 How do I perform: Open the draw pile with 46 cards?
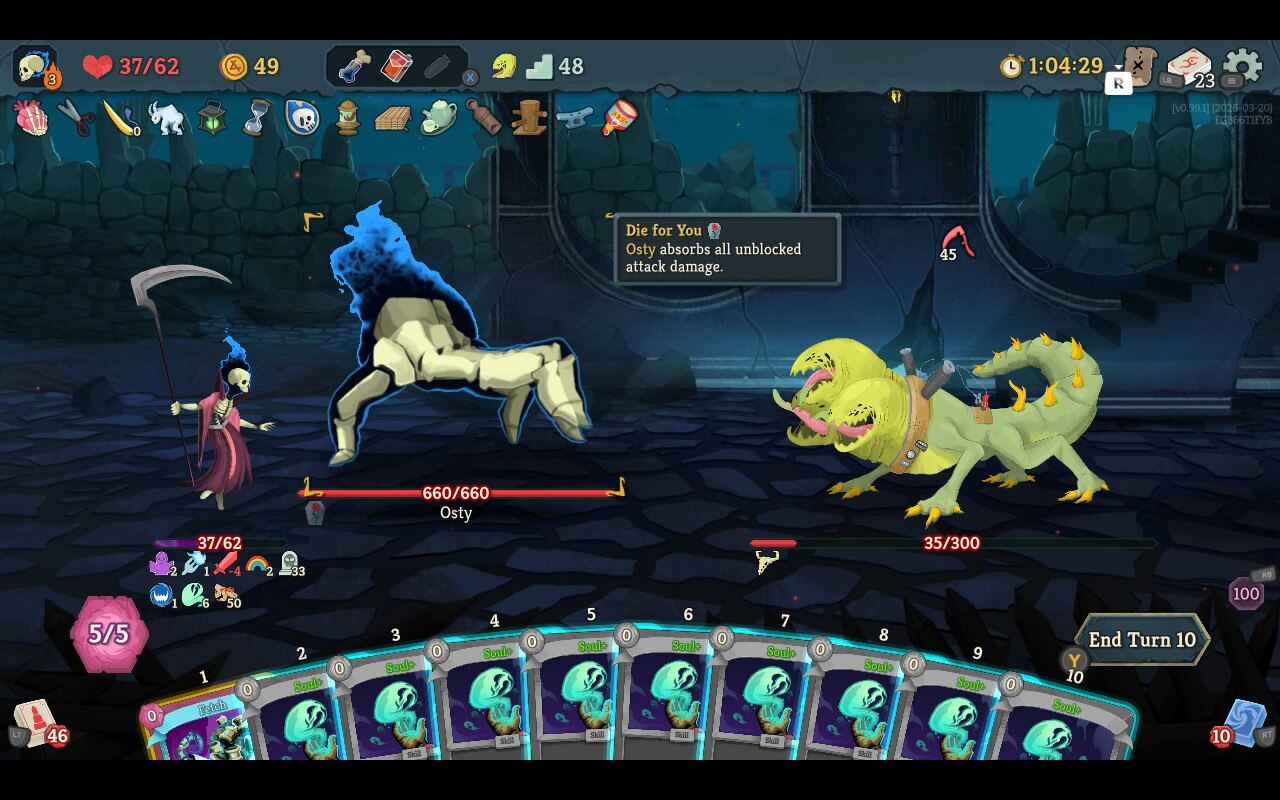pyautogui.click(x=34, y=722)
